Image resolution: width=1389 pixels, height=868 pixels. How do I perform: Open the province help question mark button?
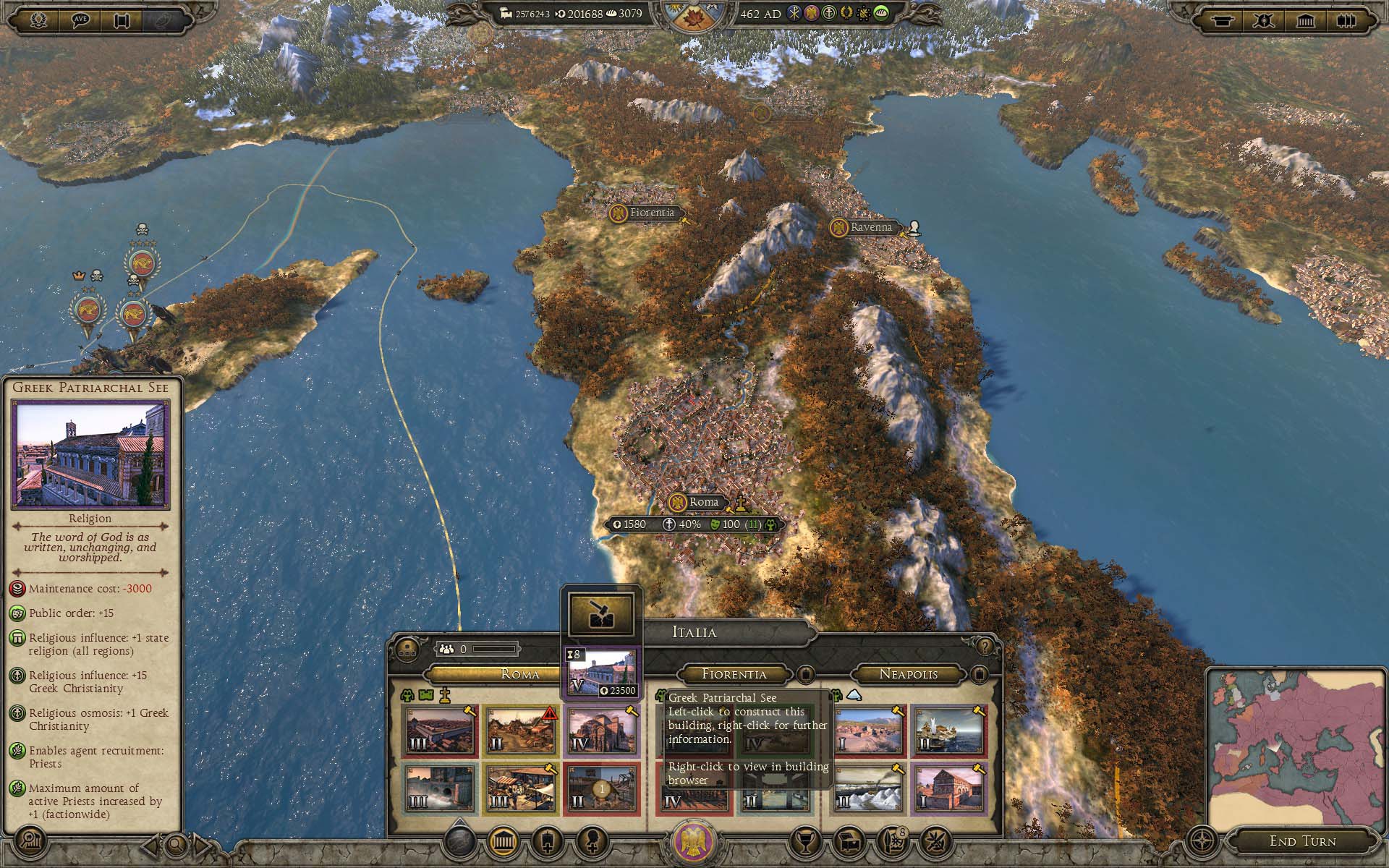(984, 645)
